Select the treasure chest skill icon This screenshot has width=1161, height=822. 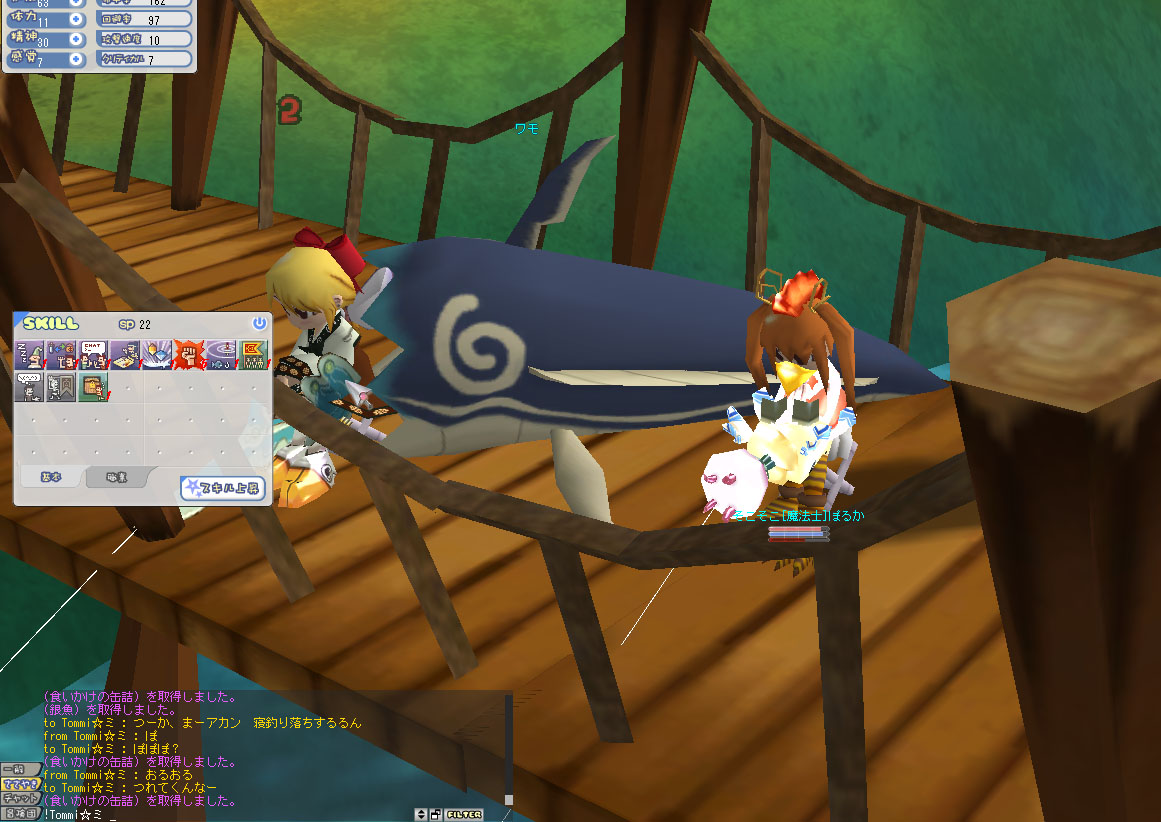93,386
